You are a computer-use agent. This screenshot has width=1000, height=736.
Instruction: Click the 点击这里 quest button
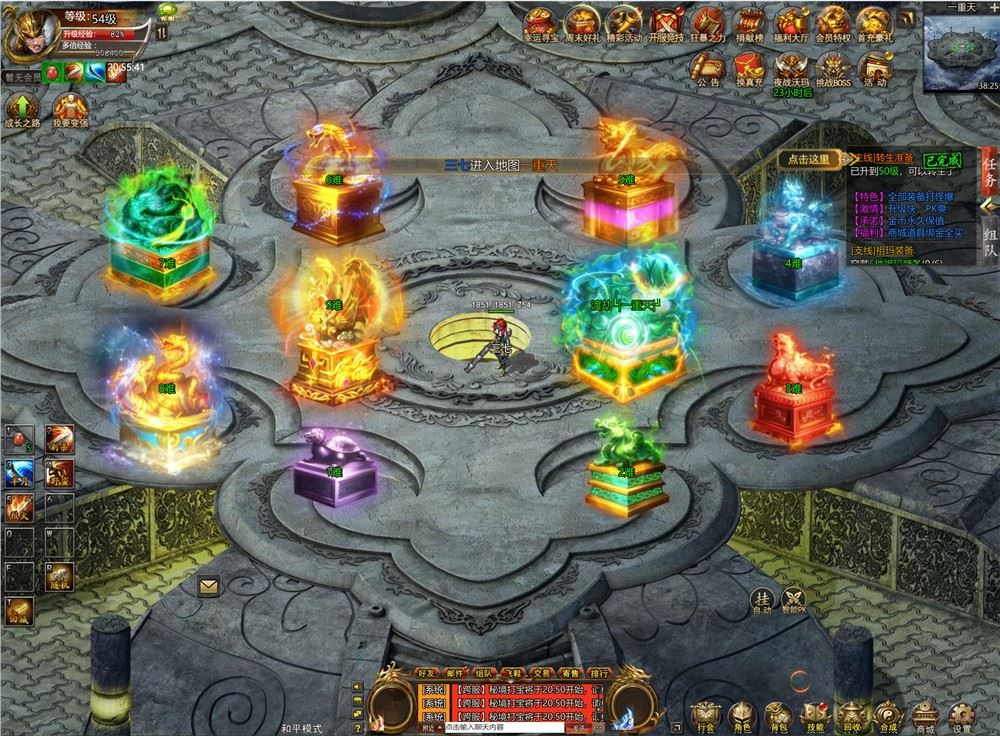point(809,158)
